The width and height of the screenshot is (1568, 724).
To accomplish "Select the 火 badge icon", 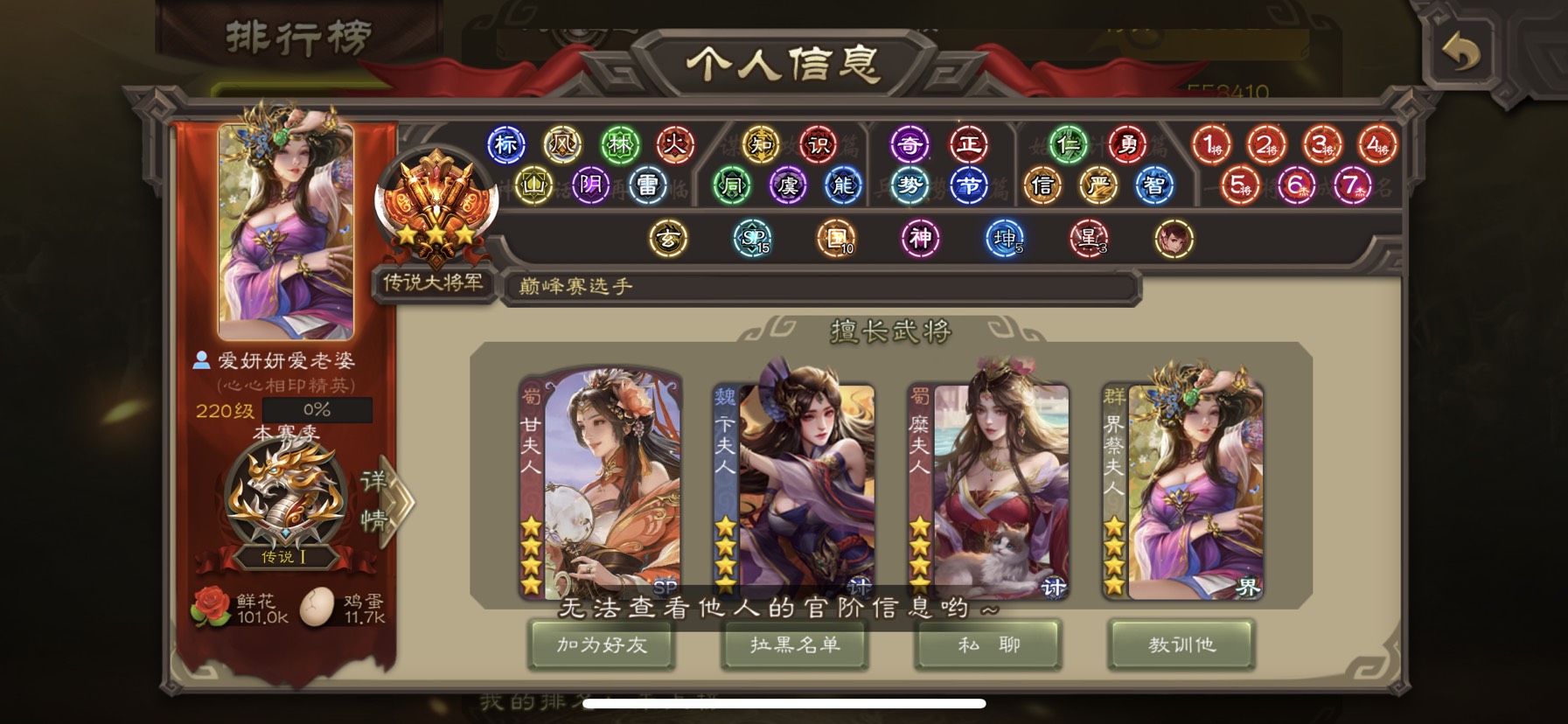I will tap(674, 145).
